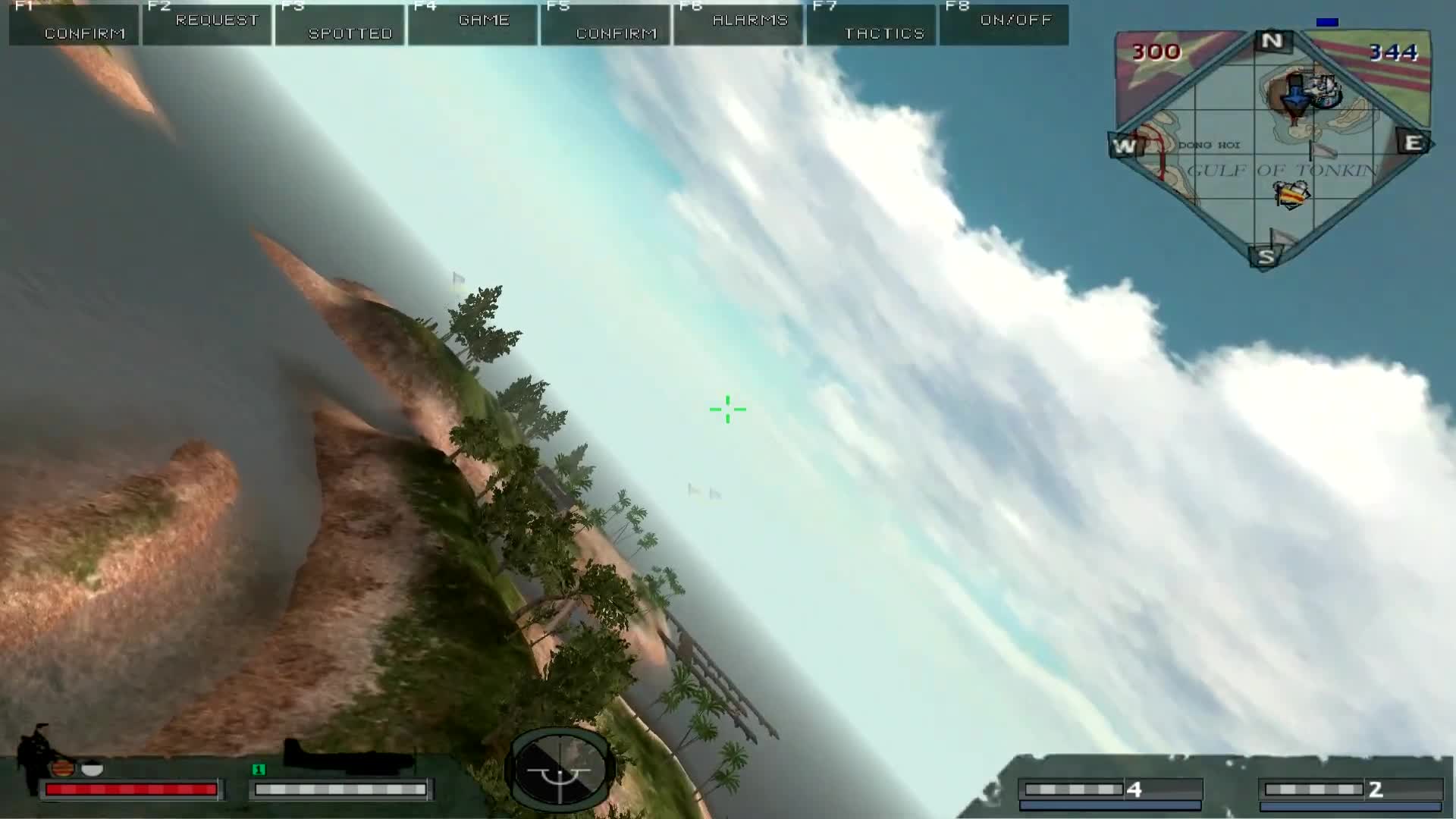Toggle the F8 On/Off radio option
1456x819 pixels.
coord(1005,24)
